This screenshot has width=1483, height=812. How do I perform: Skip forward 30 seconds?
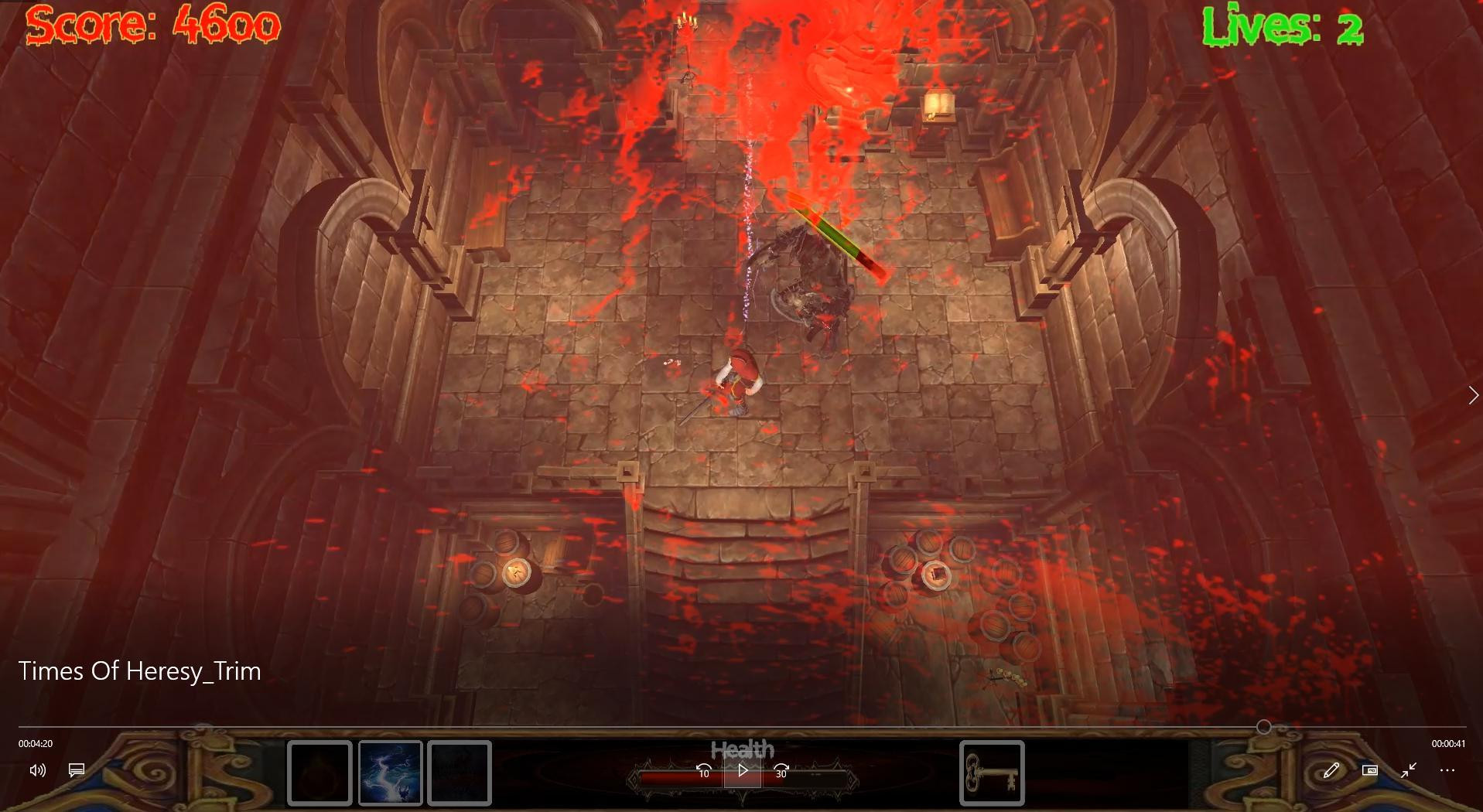point(781,771)
